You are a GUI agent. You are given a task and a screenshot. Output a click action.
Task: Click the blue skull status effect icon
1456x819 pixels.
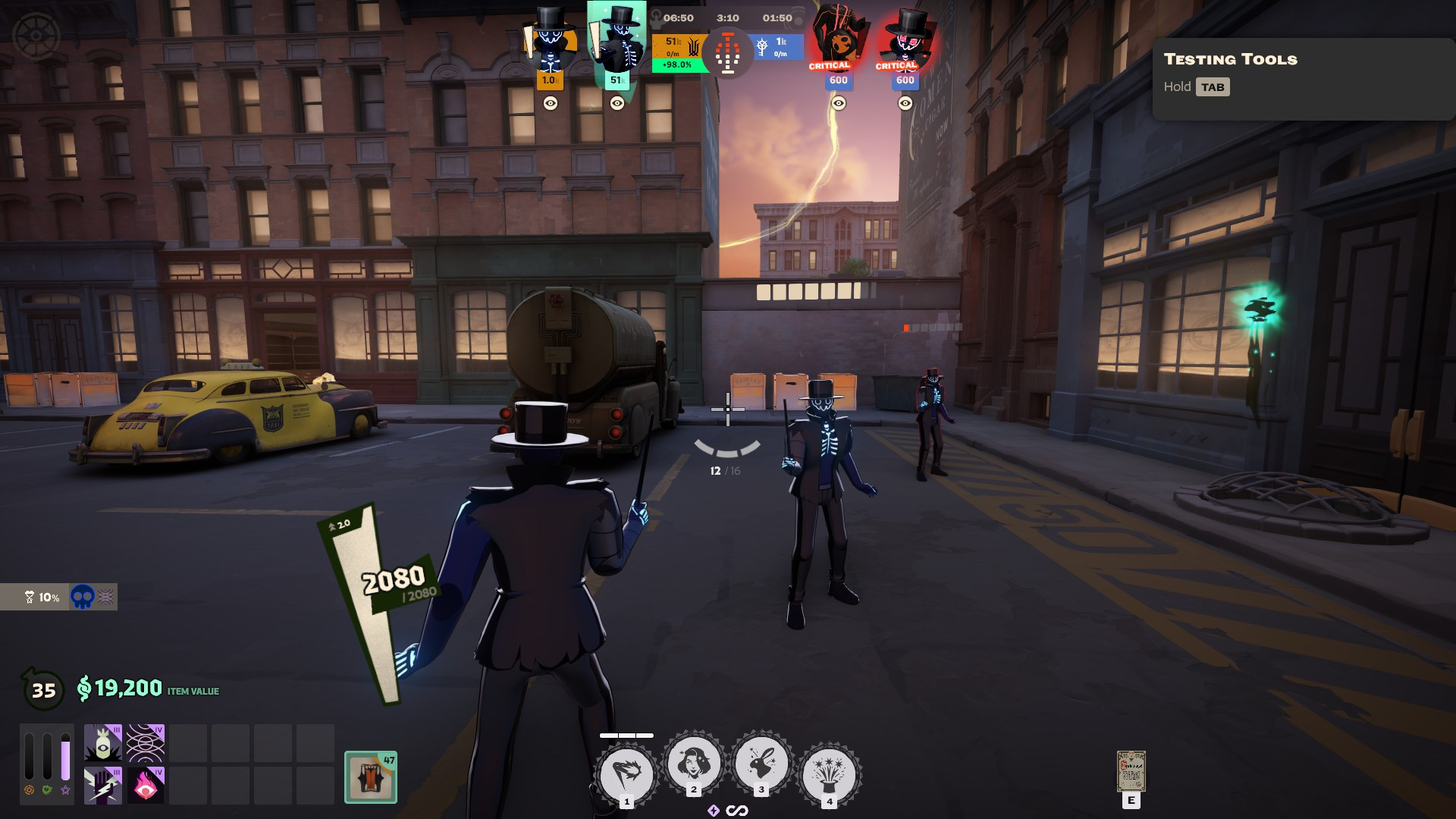[82, 598]
